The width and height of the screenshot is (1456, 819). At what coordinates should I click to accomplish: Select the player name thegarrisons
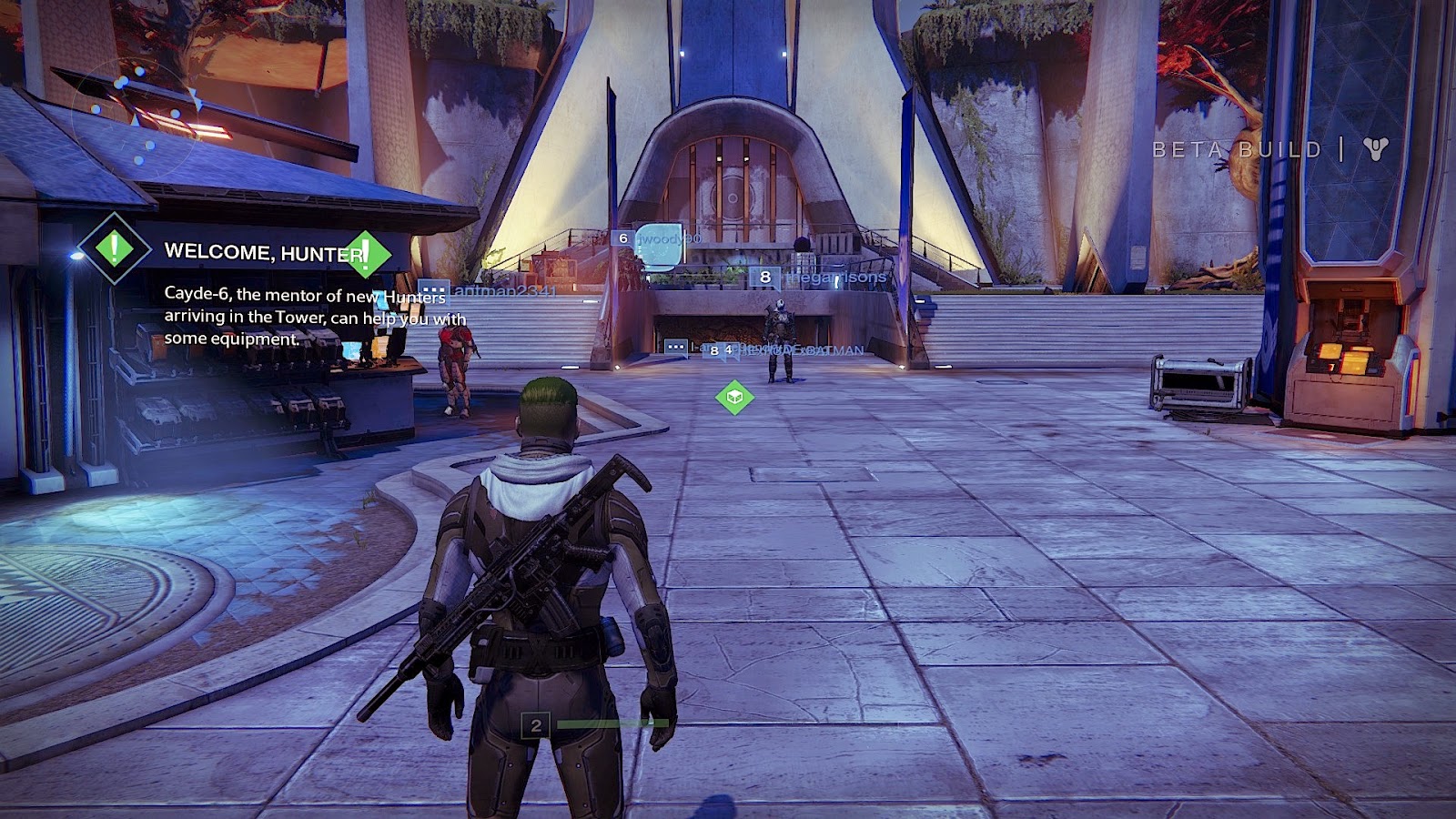(x=833, y=278)
